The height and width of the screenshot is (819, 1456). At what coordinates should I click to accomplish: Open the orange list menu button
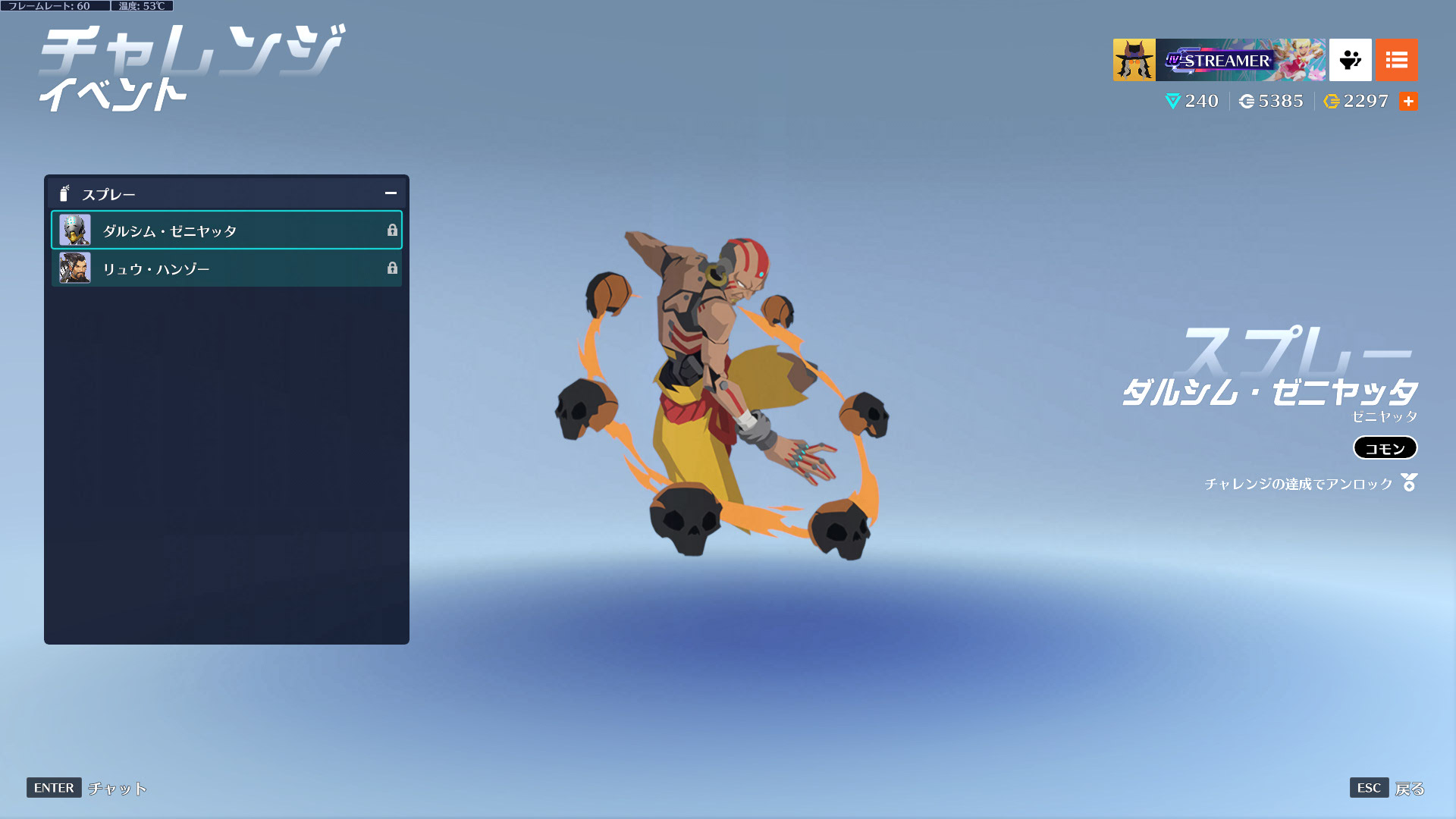[1396, 60]
